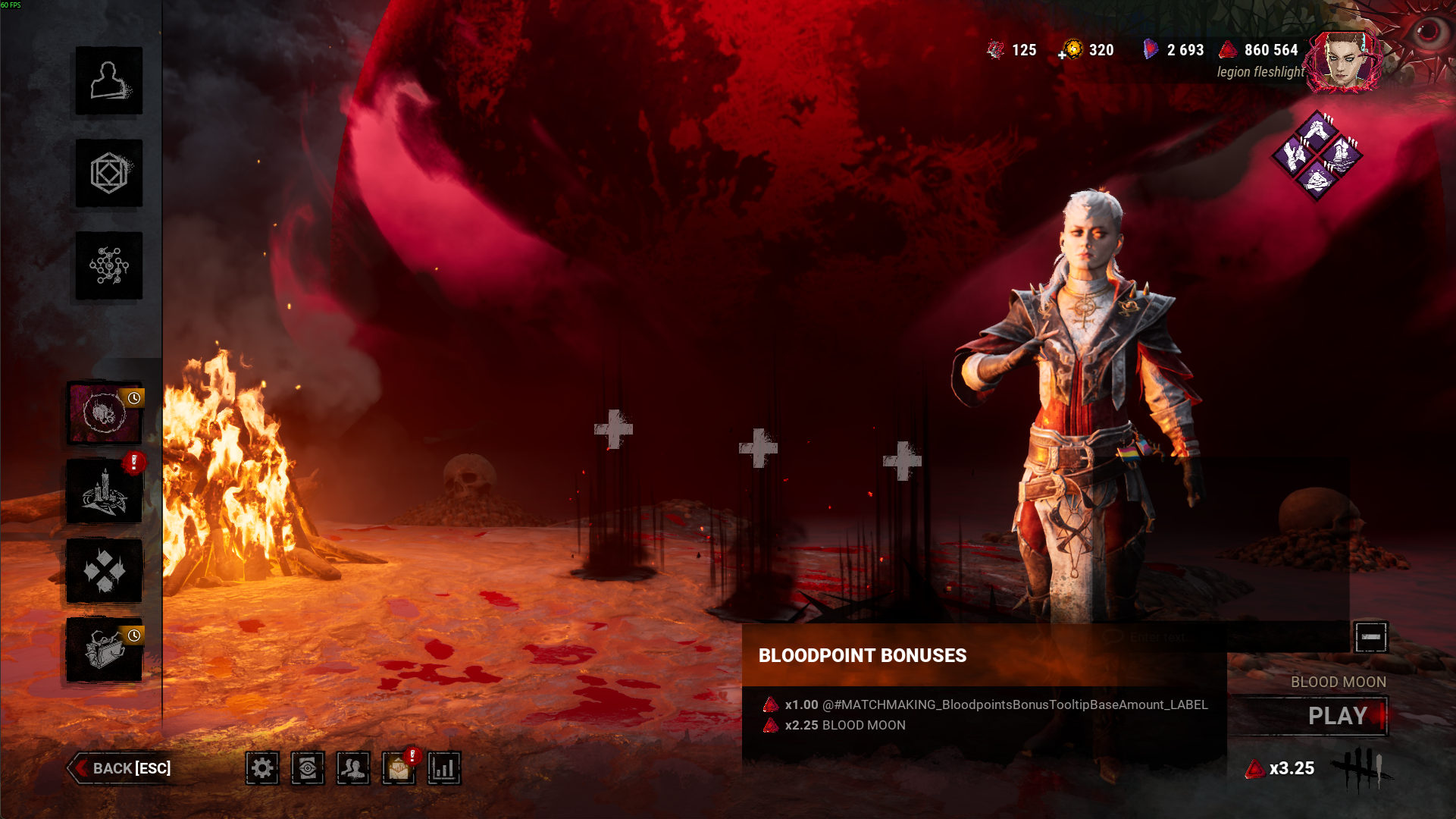Open the candle icon with alert badge
The image size is (1456, 819).
(105, 492)
